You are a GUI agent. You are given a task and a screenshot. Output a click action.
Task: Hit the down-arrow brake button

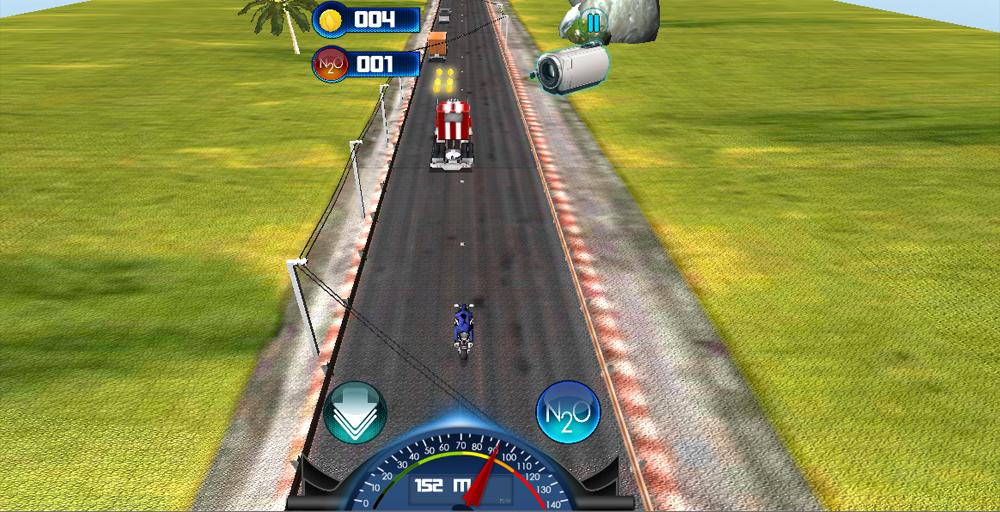point(355,411)
